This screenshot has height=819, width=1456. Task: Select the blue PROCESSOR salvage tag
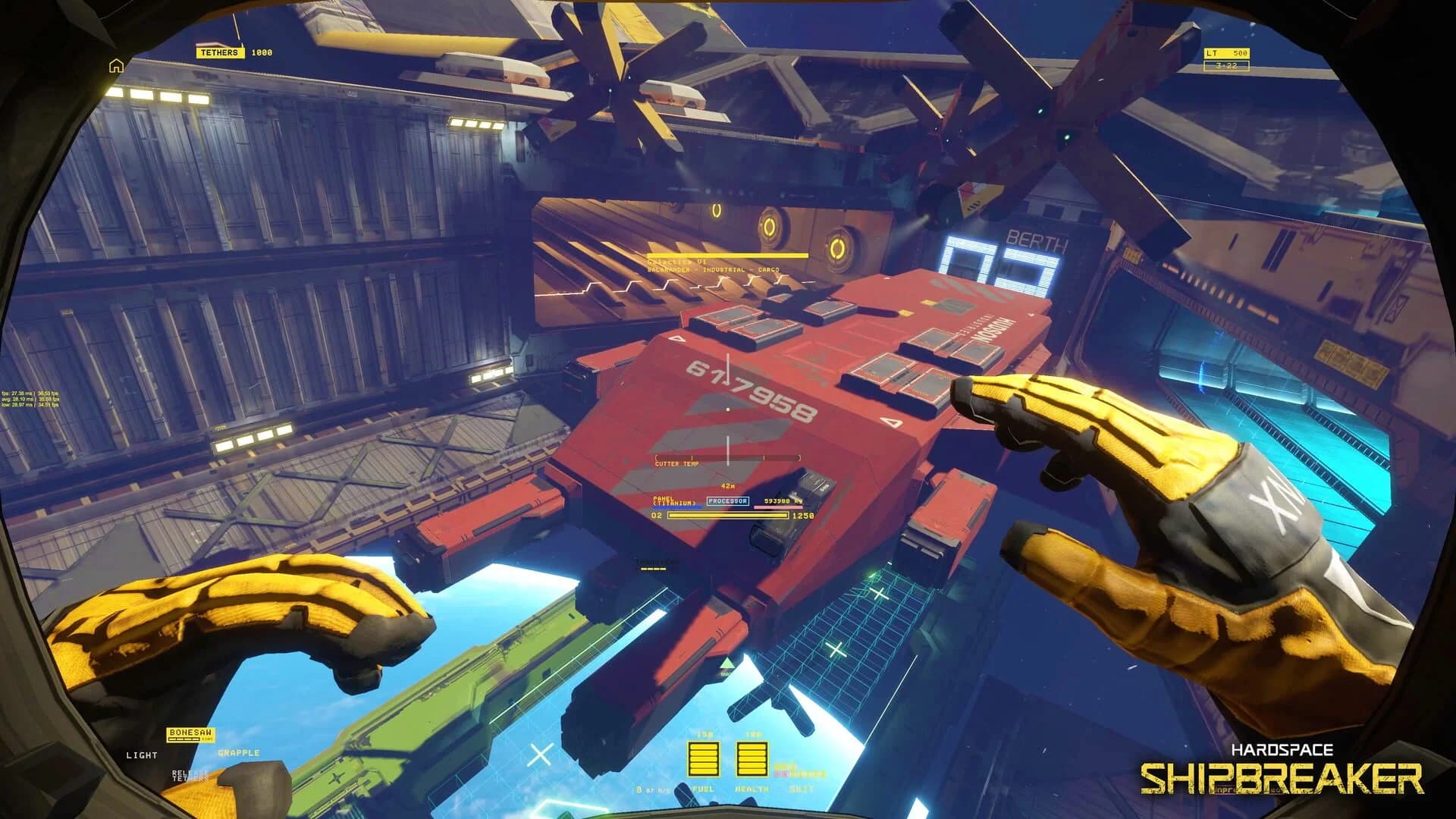(728, 501)
